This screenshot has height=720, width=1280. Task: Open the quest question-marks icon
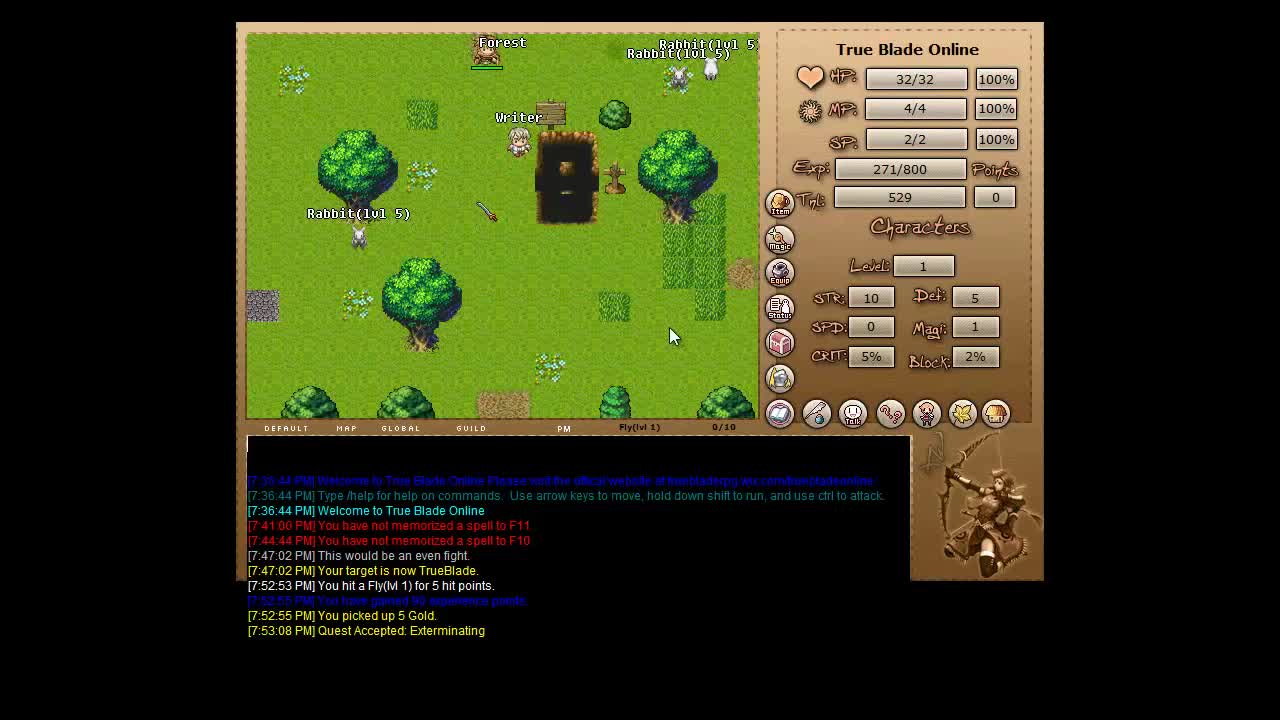click(890, 413)
